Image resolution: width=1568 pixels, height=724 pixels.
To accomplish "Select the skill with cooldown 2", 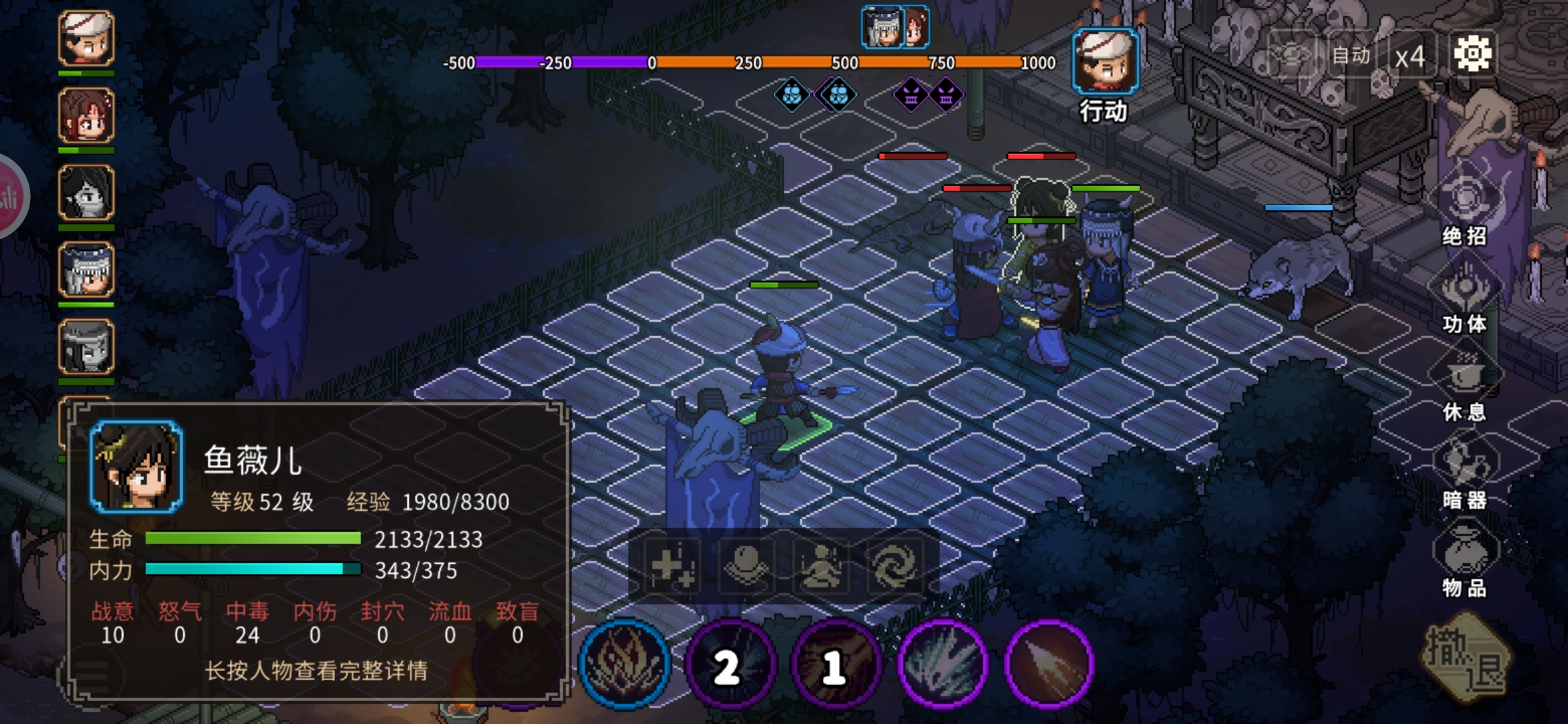I will [730, 664].
